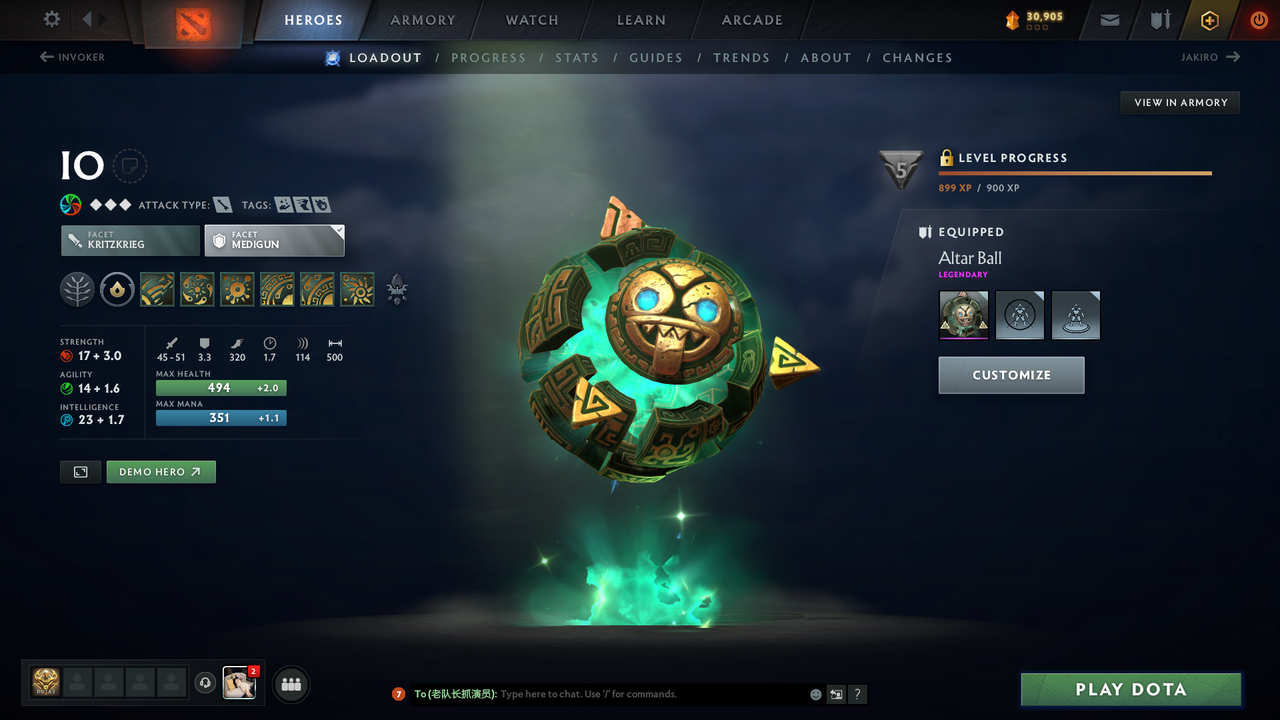This screenshot has width=1280, height=720.
Task: Open the mail inbox icon
Action: [x=1108, y=19]
